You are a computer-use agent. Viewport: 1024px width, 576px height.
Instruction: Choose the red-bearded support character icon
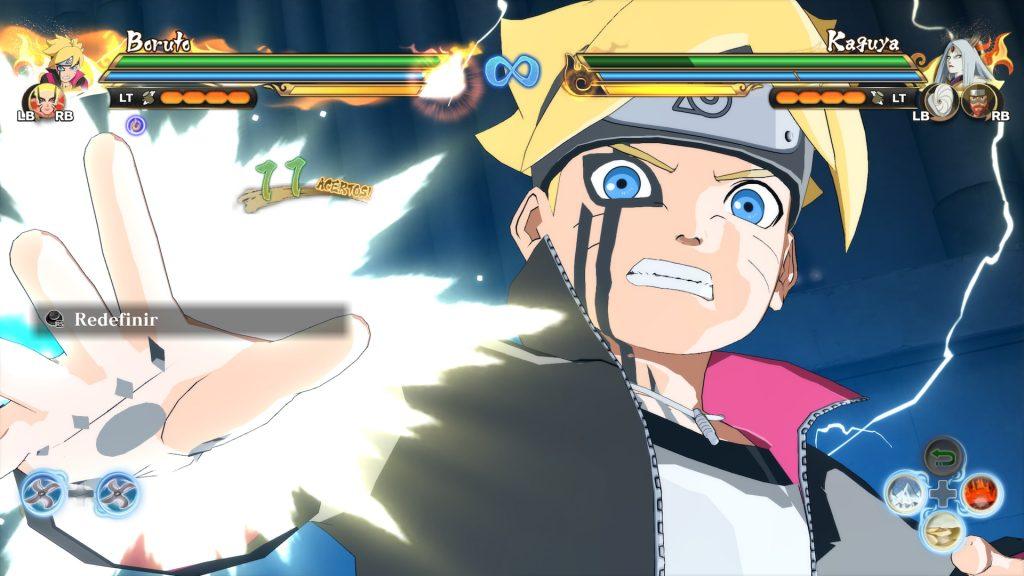click(x=978, y=101)
